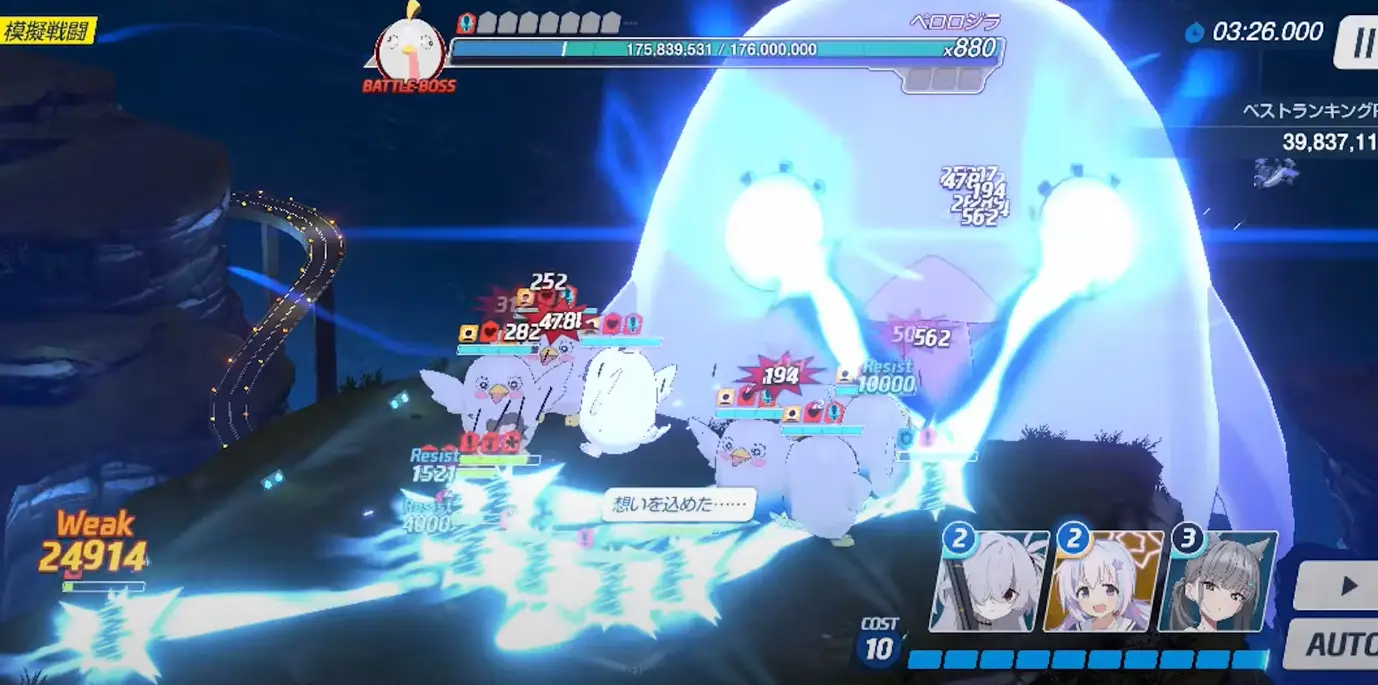
Task: Pause the battle
Action: pyautogui.click(x=1358, y=44)
